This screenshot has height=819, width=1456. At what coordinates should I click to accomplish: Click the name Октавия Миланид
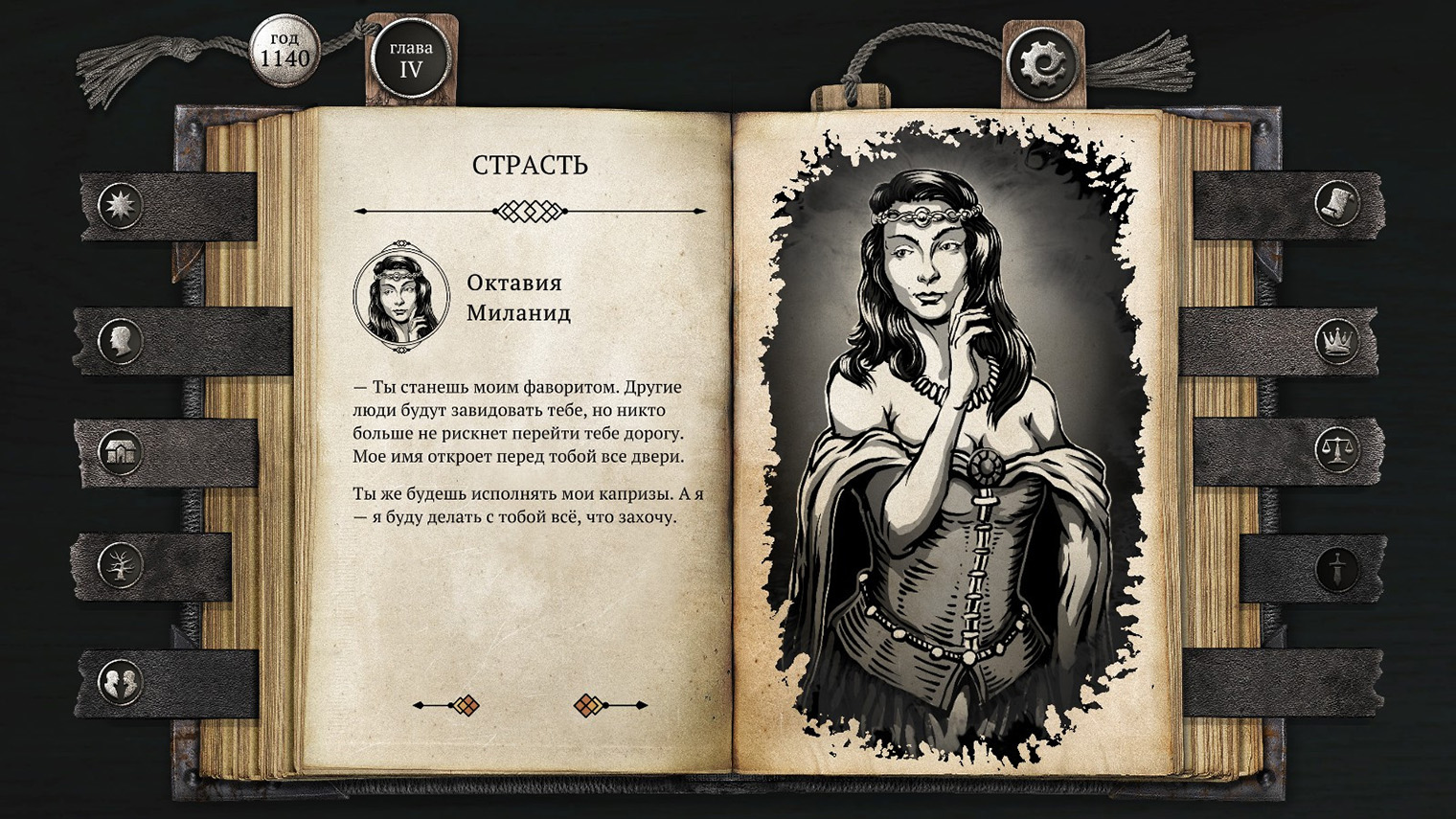[x=518, y=298]
